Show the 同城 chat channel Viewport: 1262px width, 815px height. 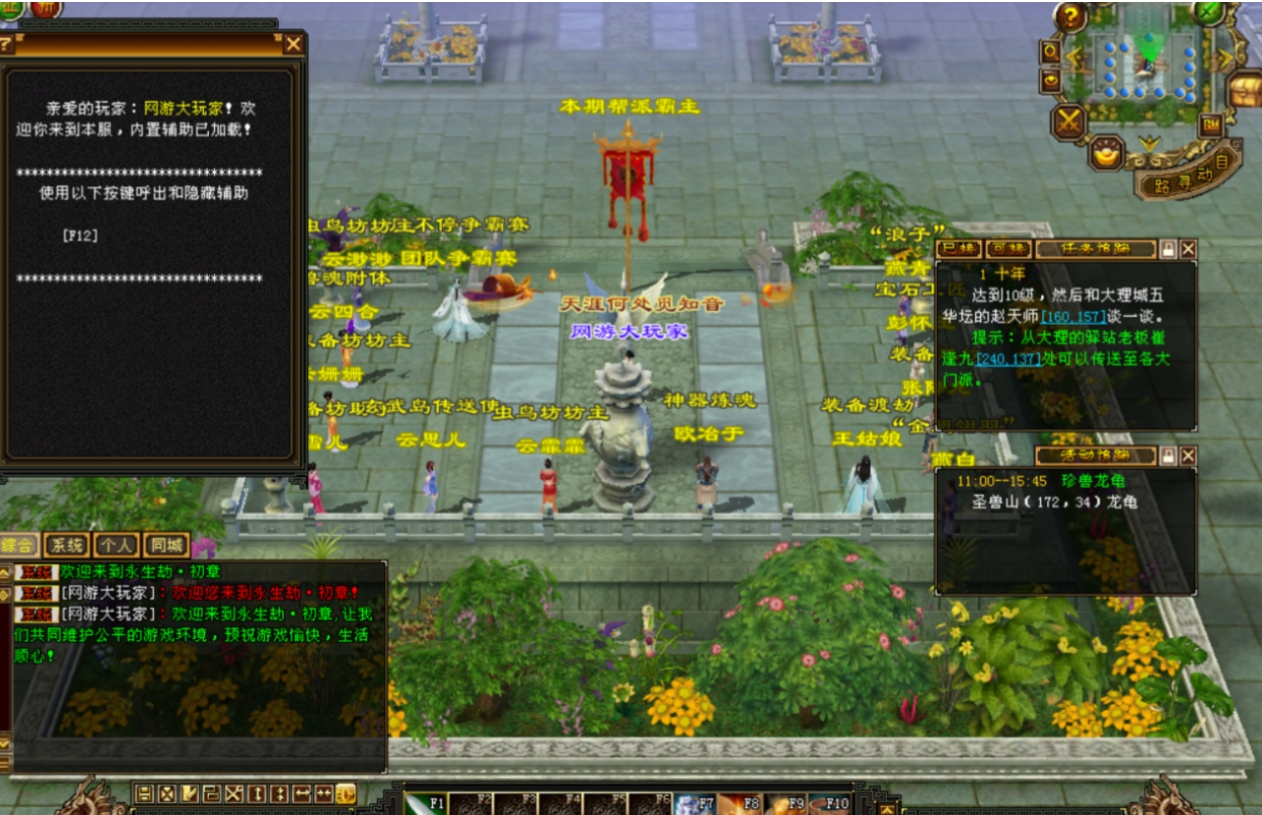[x=165, y=545]
